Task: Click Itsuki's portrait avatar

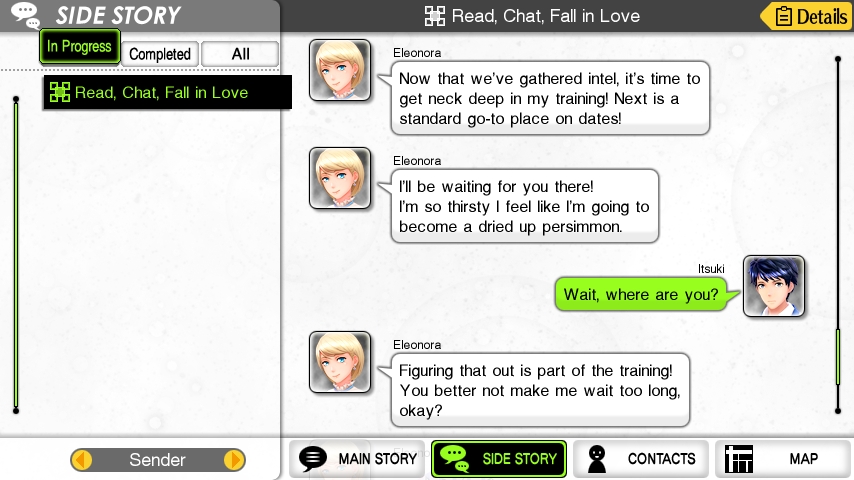Action: [x=774, y=286]
